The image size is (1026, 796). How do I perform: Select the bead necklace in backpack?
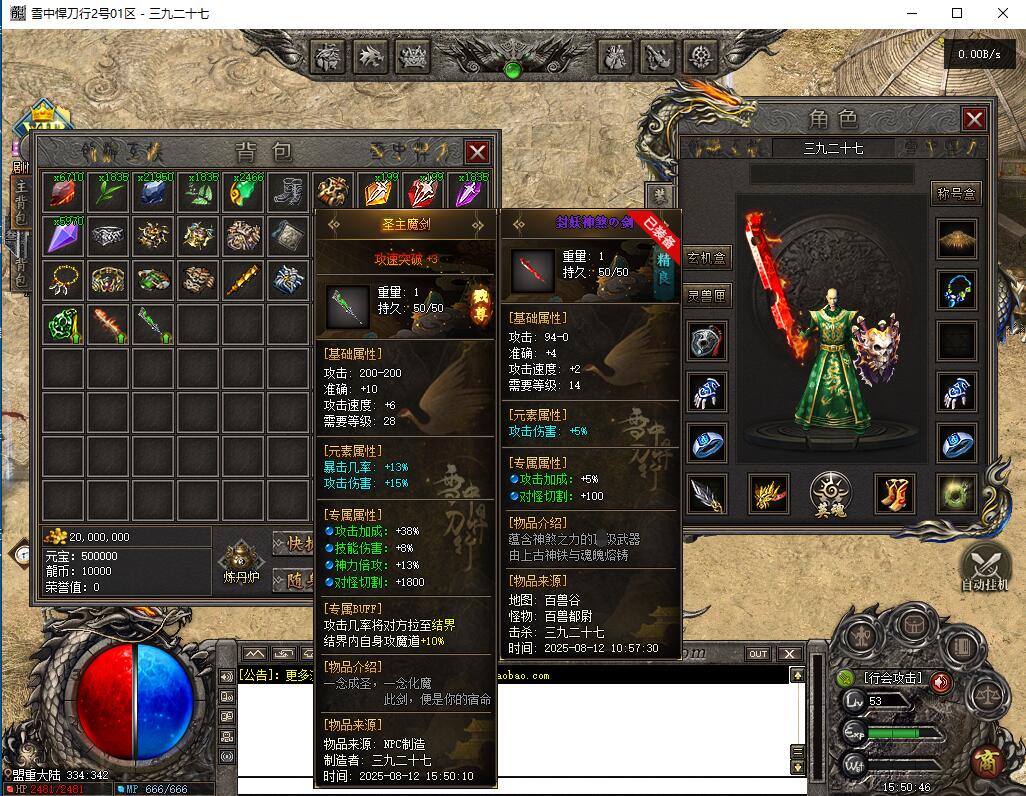coord(63,280)
